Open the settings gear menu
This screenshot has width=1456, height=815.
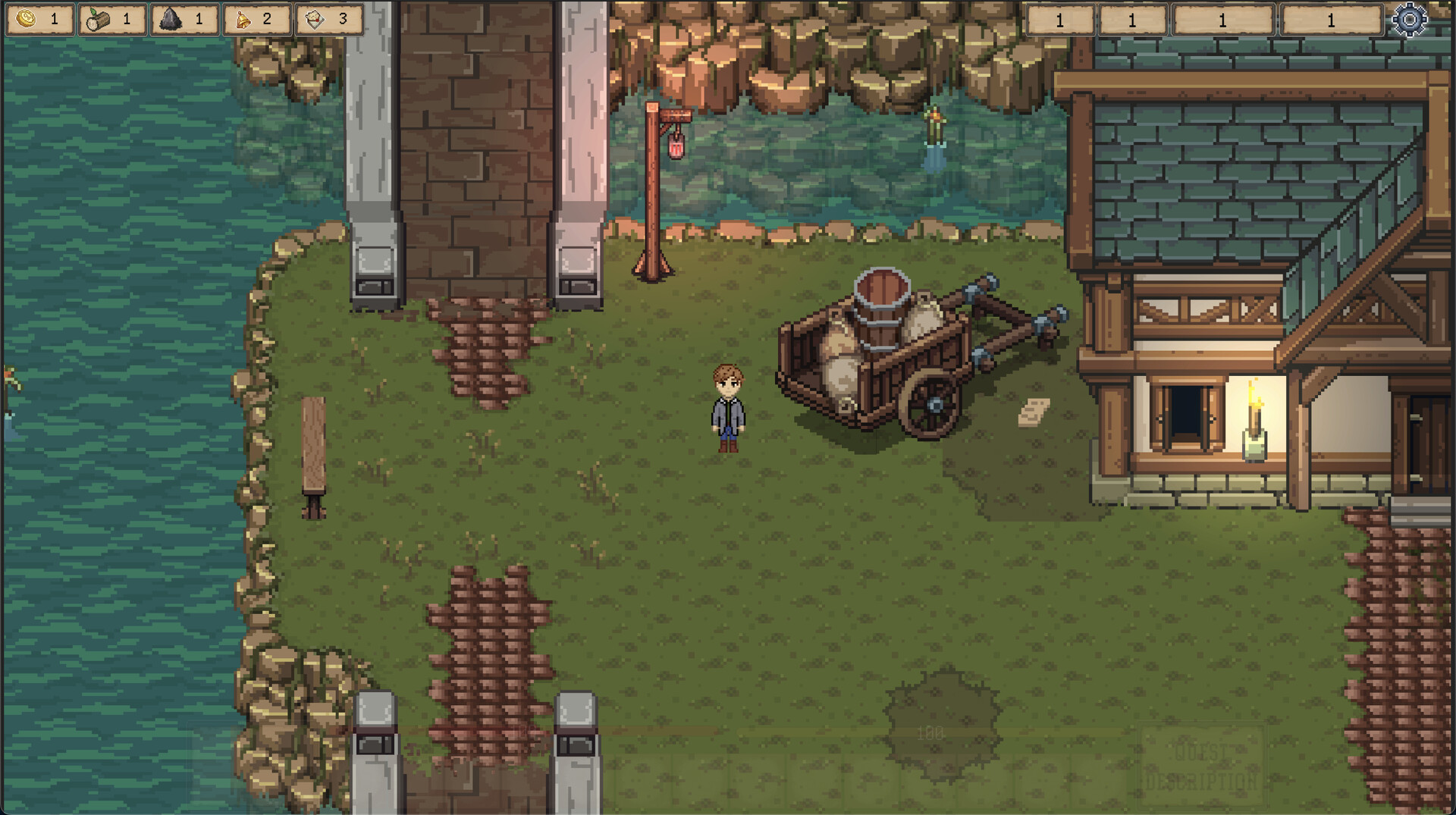tap(1408, 20)
